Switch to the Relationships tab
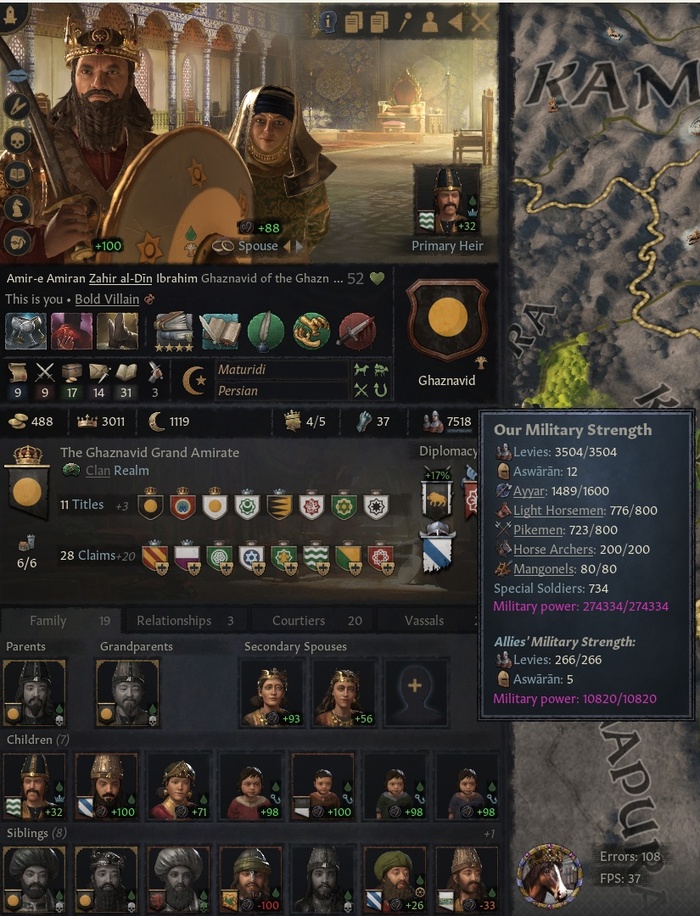Image resolution: width=700 pixels, height=916 pixels. point(185,620)
